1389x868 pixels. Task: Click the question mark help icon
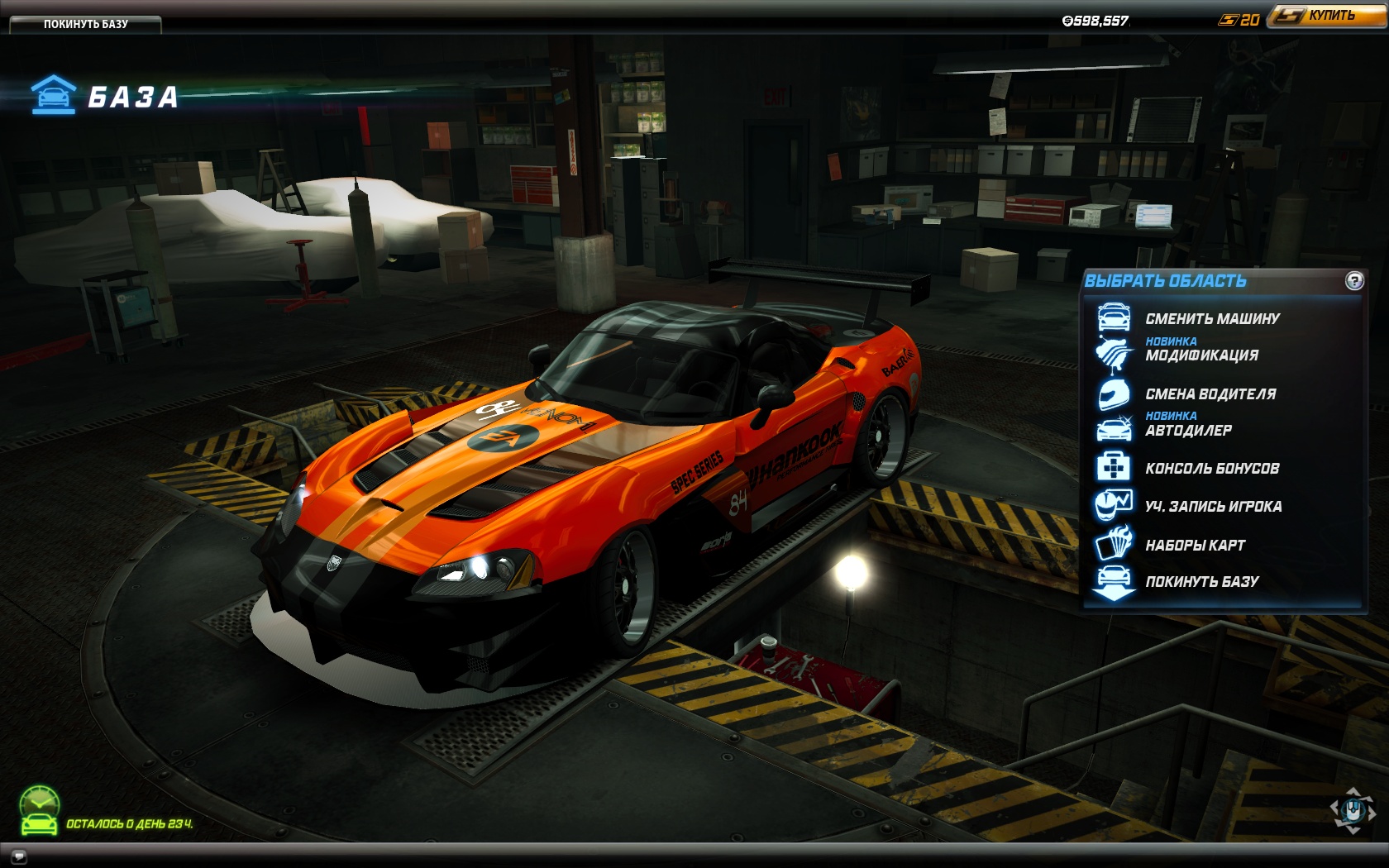coord(1354,281)
